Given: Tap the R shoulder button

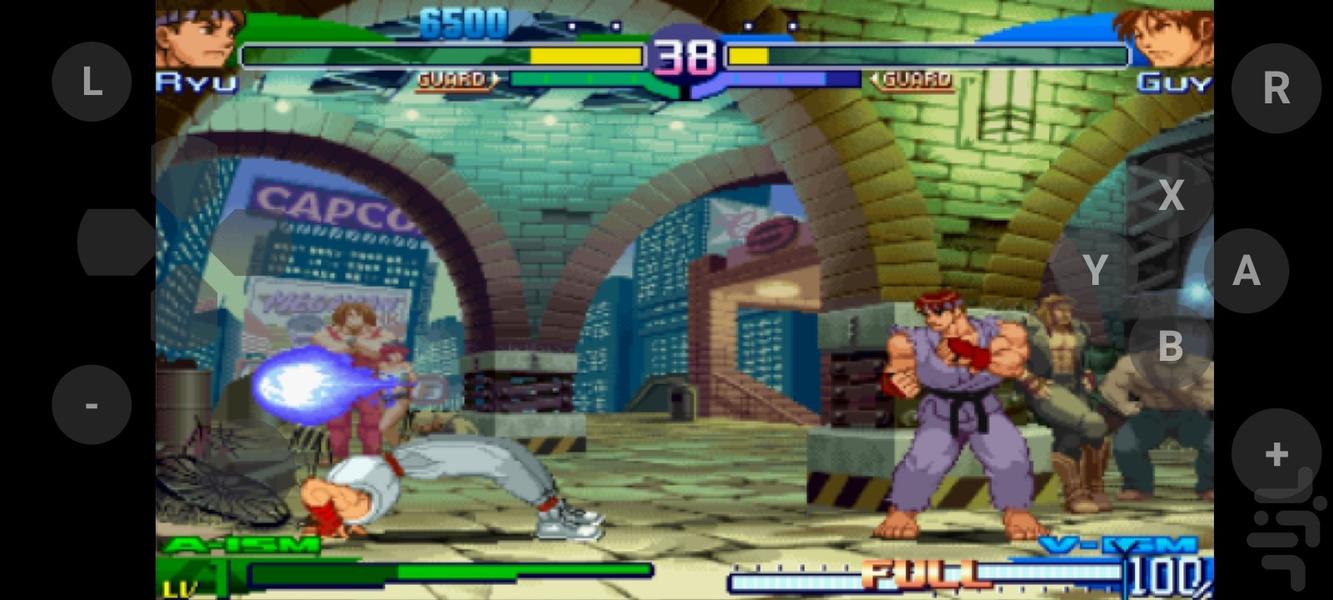Looking at the screenshot, I should tap(1276, 88).
